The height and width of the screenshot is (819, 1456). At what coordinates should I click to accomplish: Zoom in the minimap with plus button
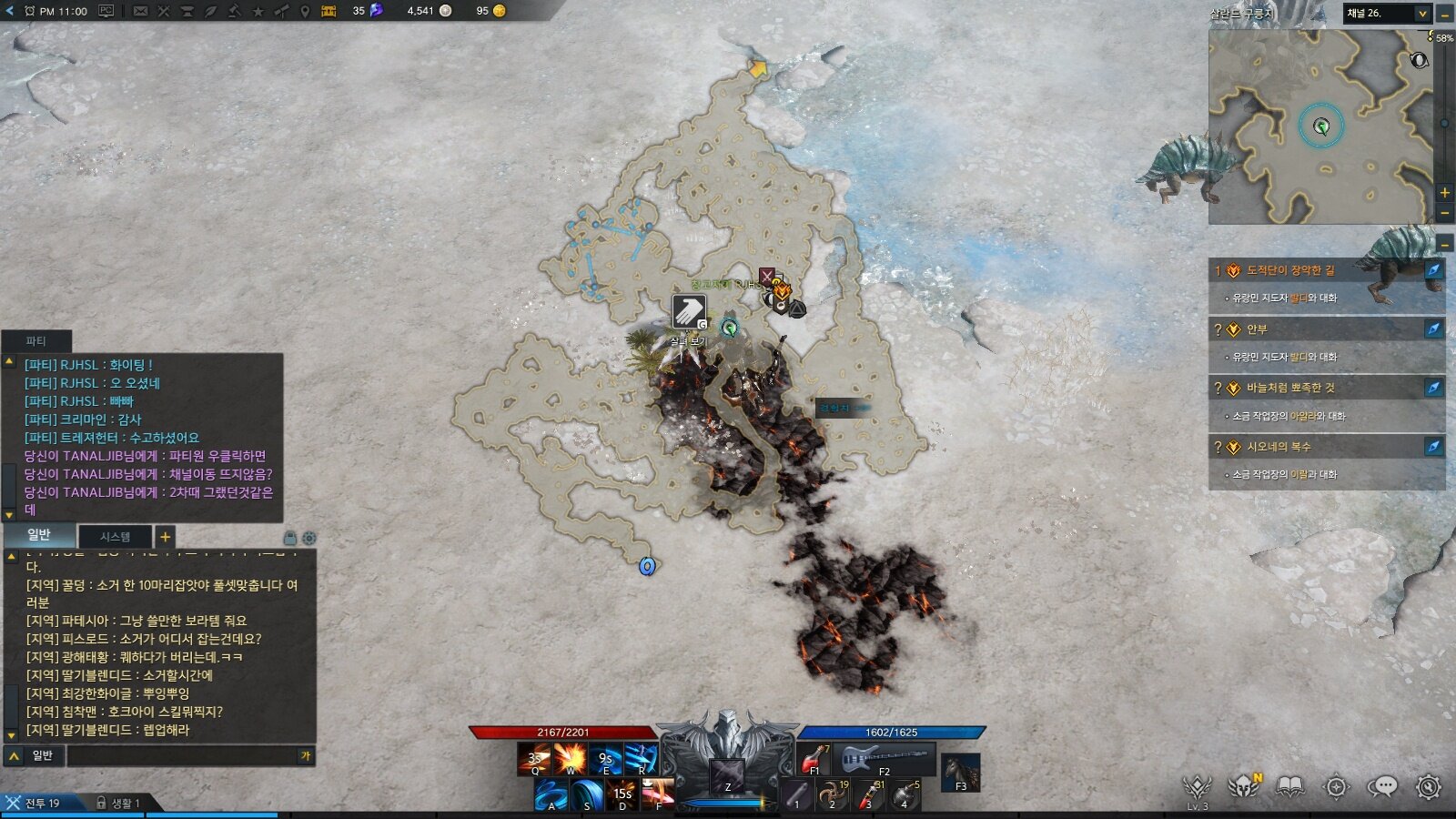click(1444, 193)
